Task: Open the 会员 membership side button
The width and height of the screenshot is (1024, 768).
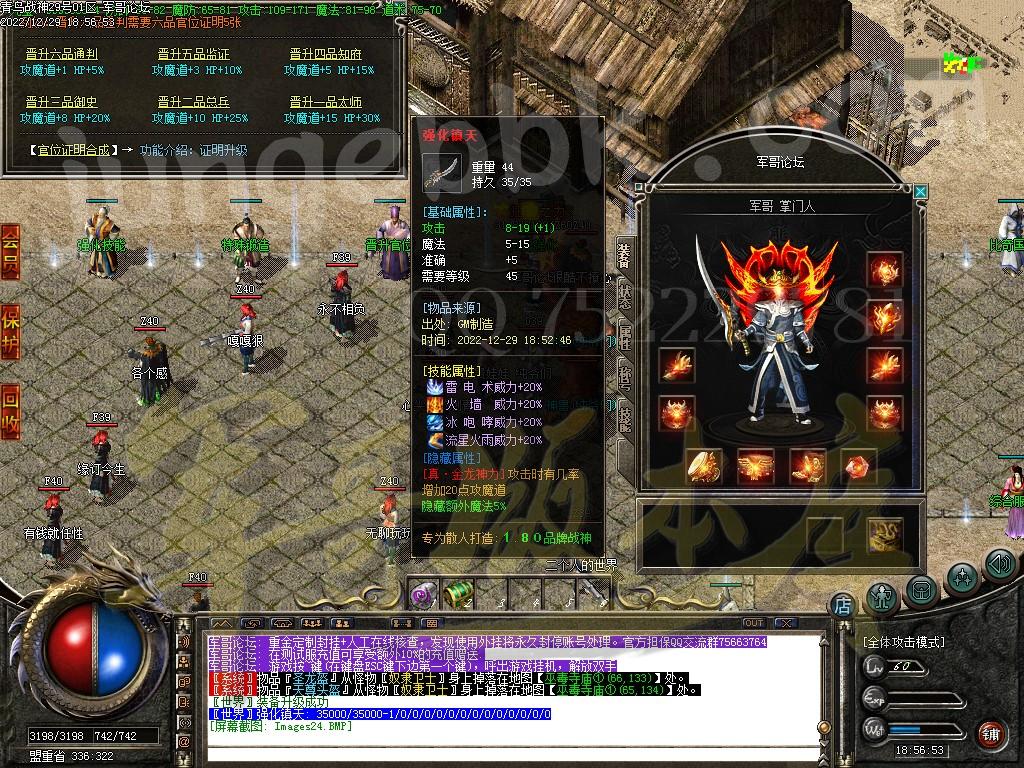Action: point(10,251)
